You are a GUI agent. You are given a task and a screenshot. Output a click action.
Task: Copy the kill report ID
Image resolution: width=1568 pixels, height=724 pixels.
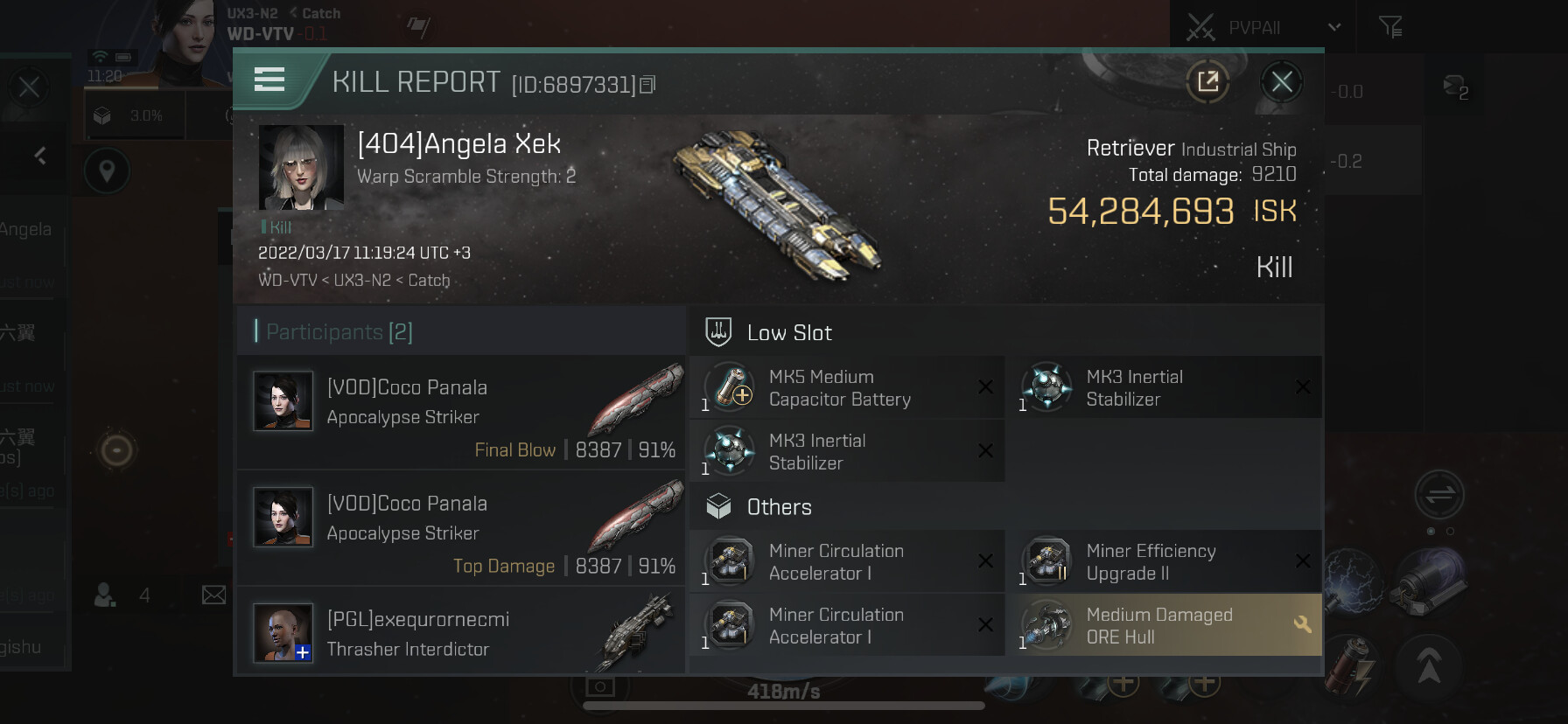coord(647,85)
